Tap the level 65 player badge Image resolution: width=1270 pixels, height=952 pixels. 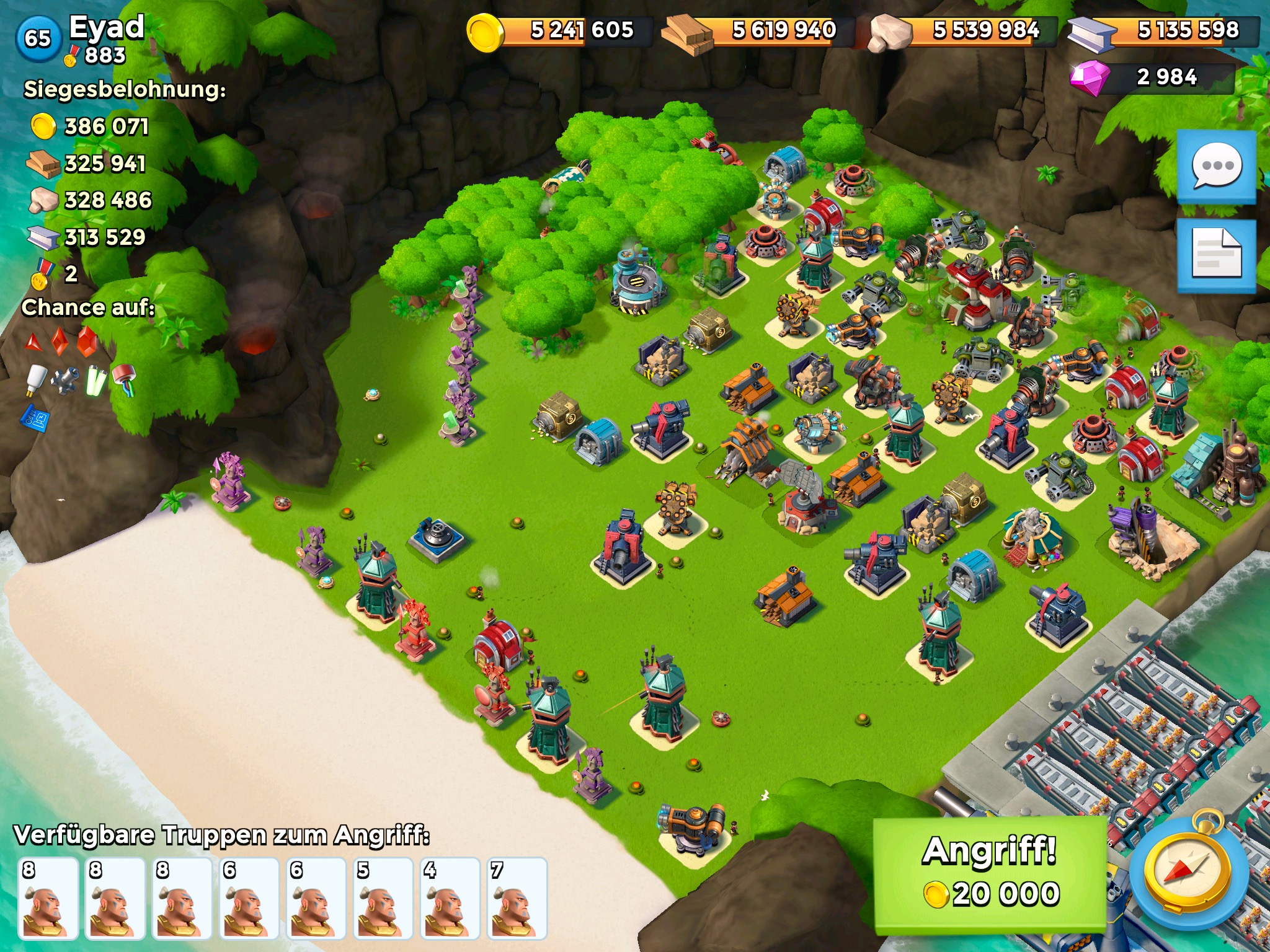(38, 38)
